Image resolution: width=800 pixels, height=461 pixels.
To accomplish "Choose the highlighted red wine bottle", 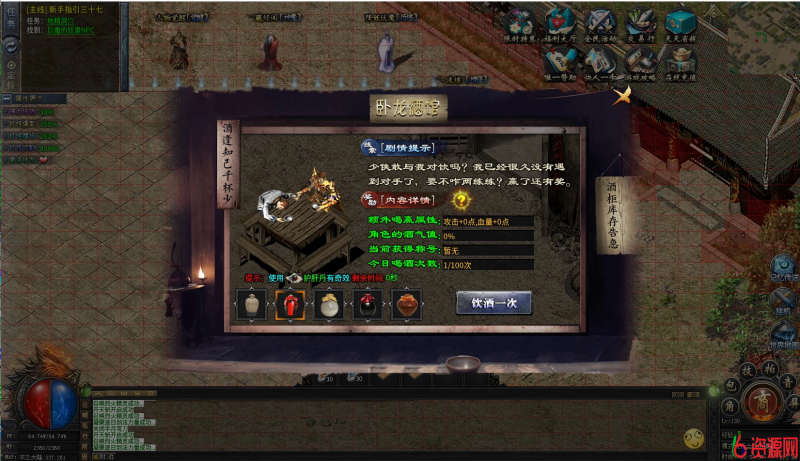I will (291, 304).
